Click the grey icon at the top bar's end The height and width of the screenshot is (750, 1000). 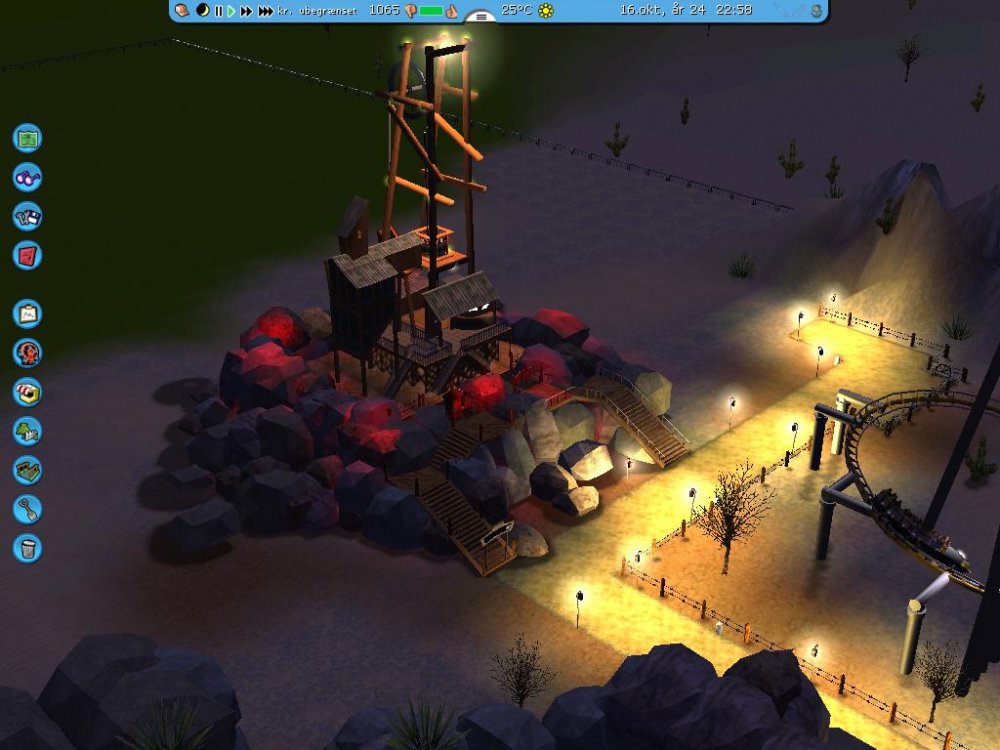click(817, 11)
